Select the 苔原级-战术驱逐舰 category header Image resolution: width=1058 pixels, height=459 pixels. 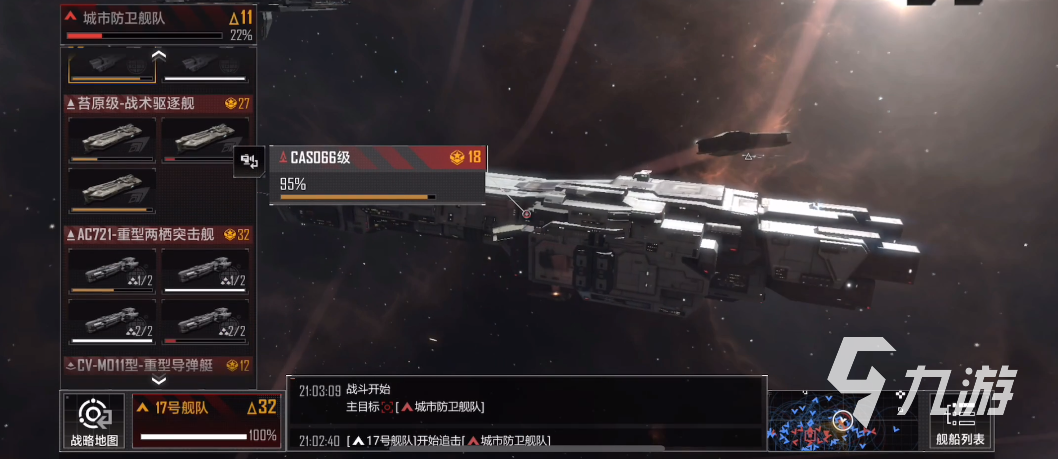pyautogui.click(x=157, y=103)
